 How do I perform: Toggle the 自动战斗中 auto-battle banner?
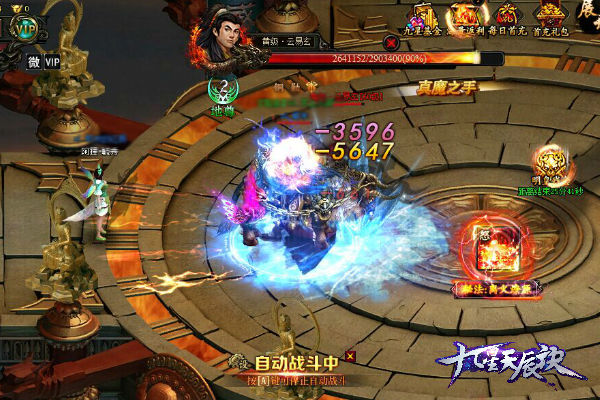tap(299, 364)
